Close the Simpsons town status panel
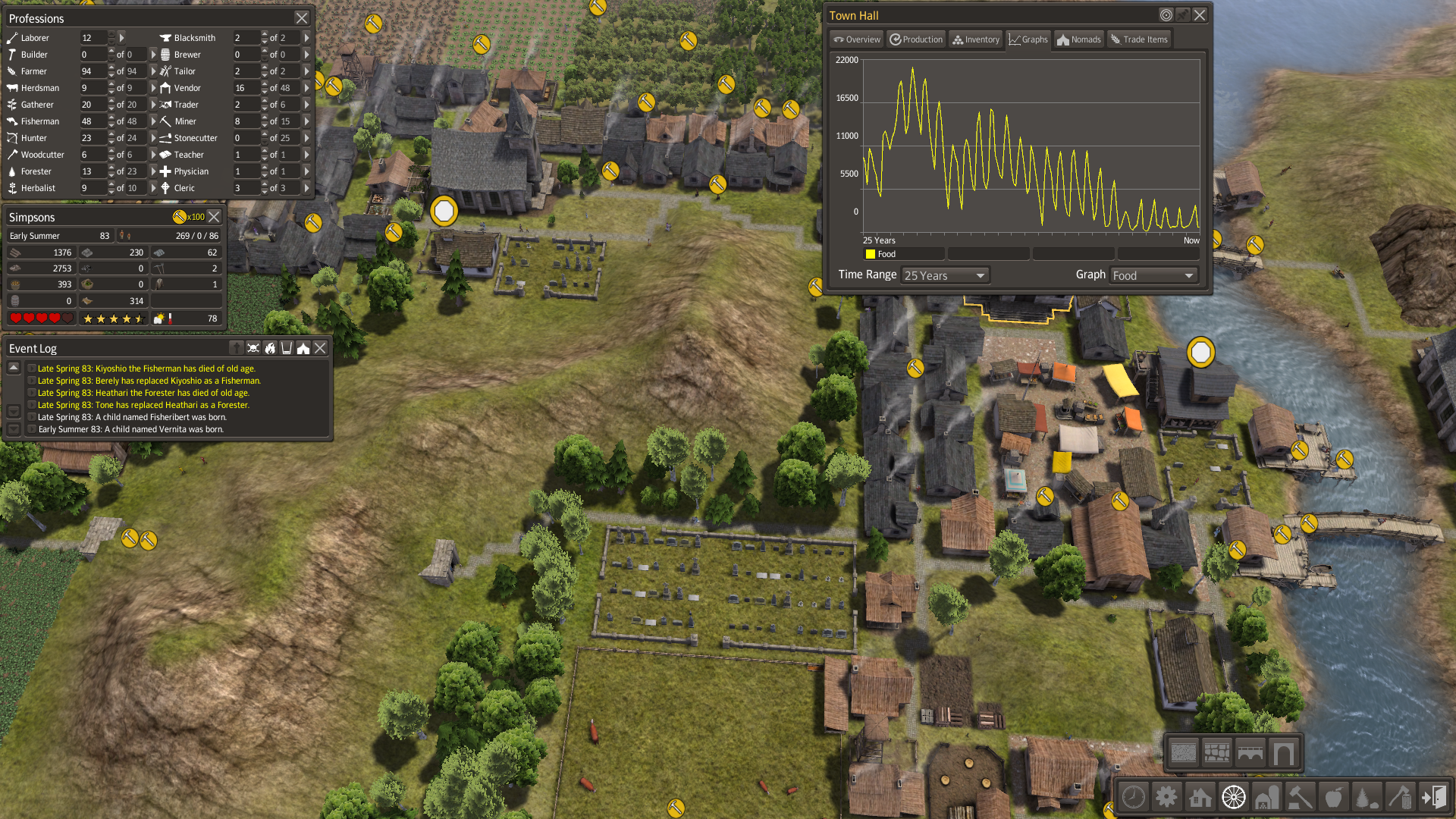 point(215,217)
